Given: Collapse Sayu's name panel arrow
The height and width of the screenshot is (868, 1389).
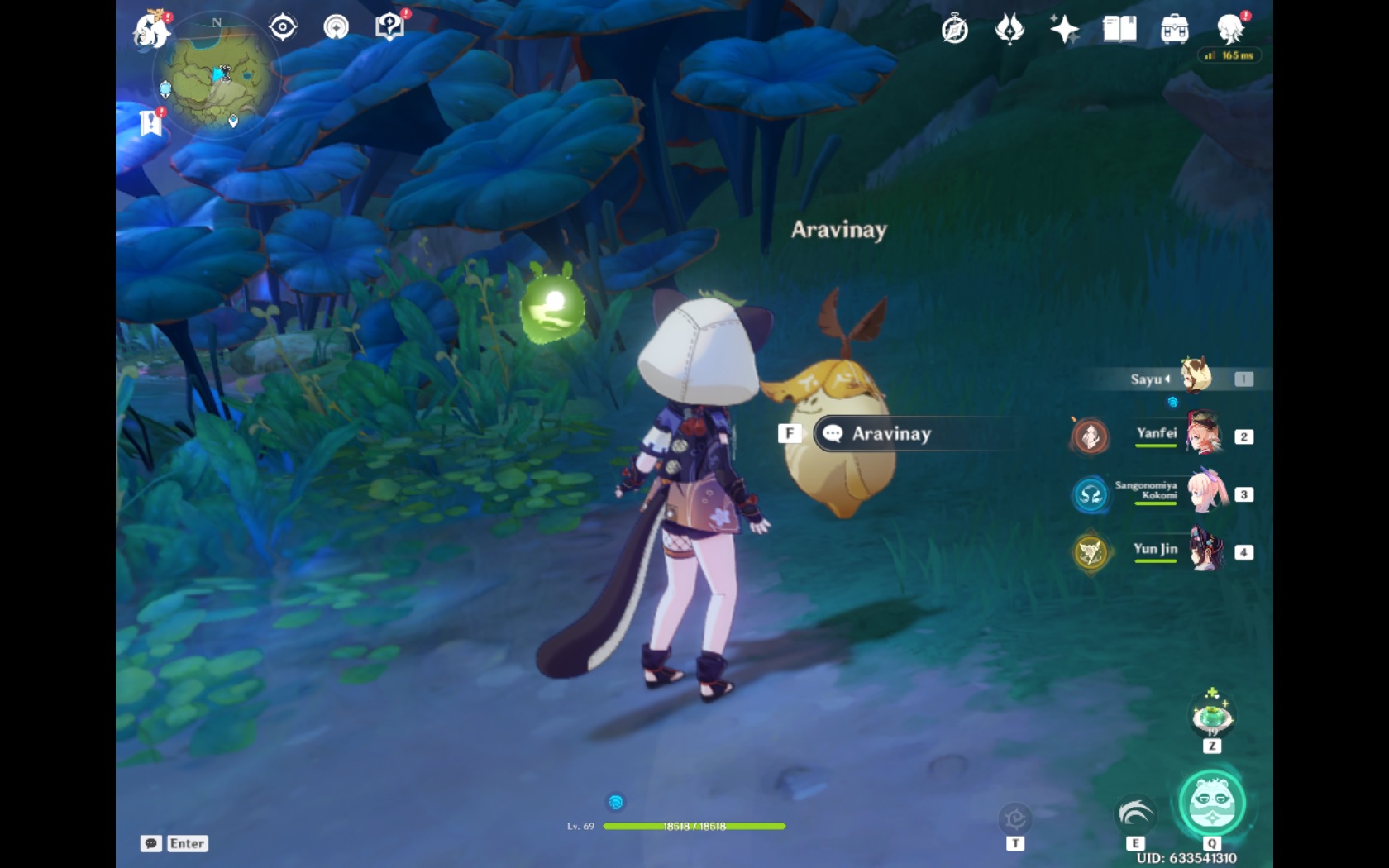Looking at the screenshot, I should tap(1167, 379).
